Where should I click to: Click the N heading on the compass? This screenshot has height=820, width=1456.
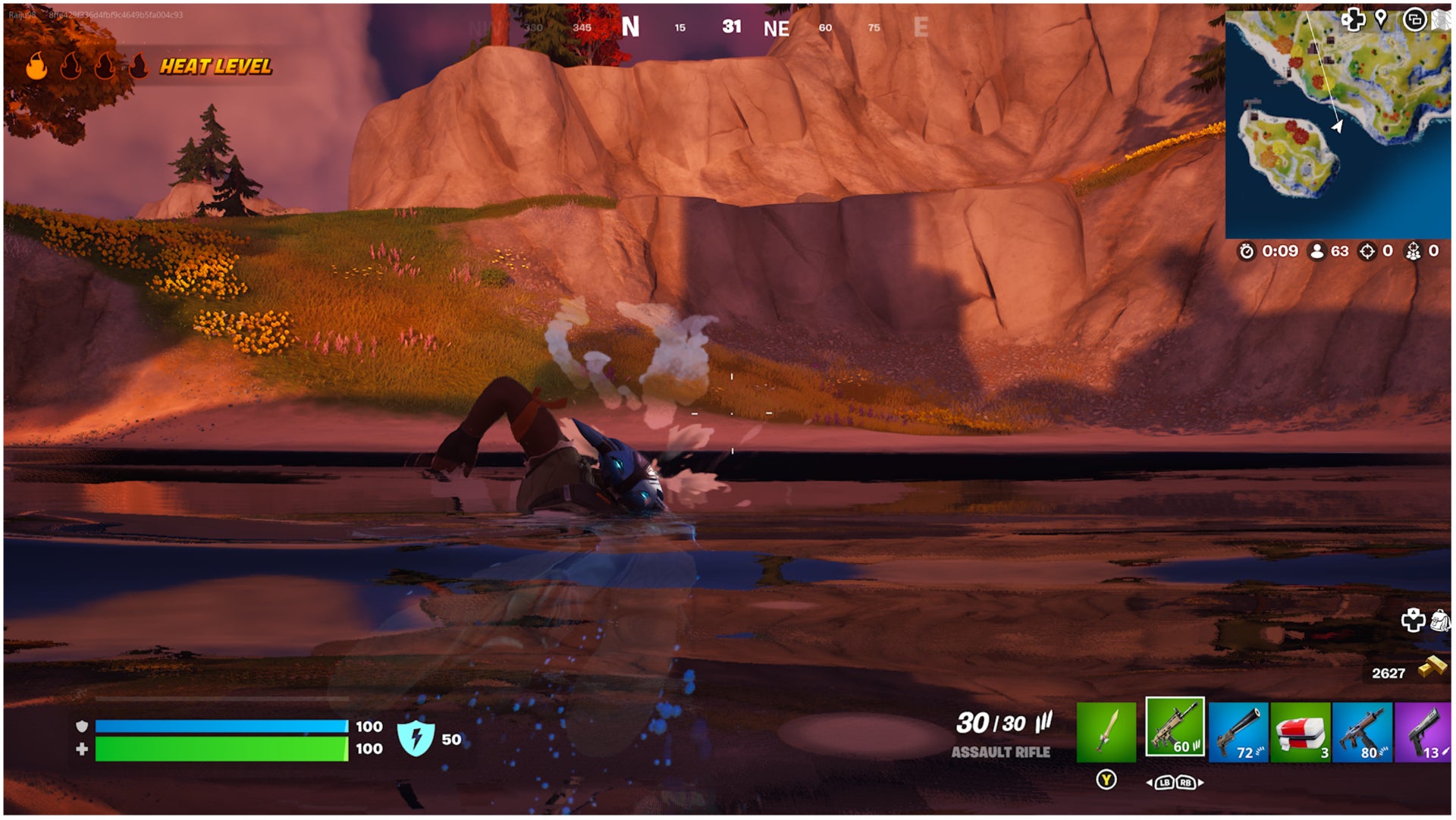[x=629, y=24]
